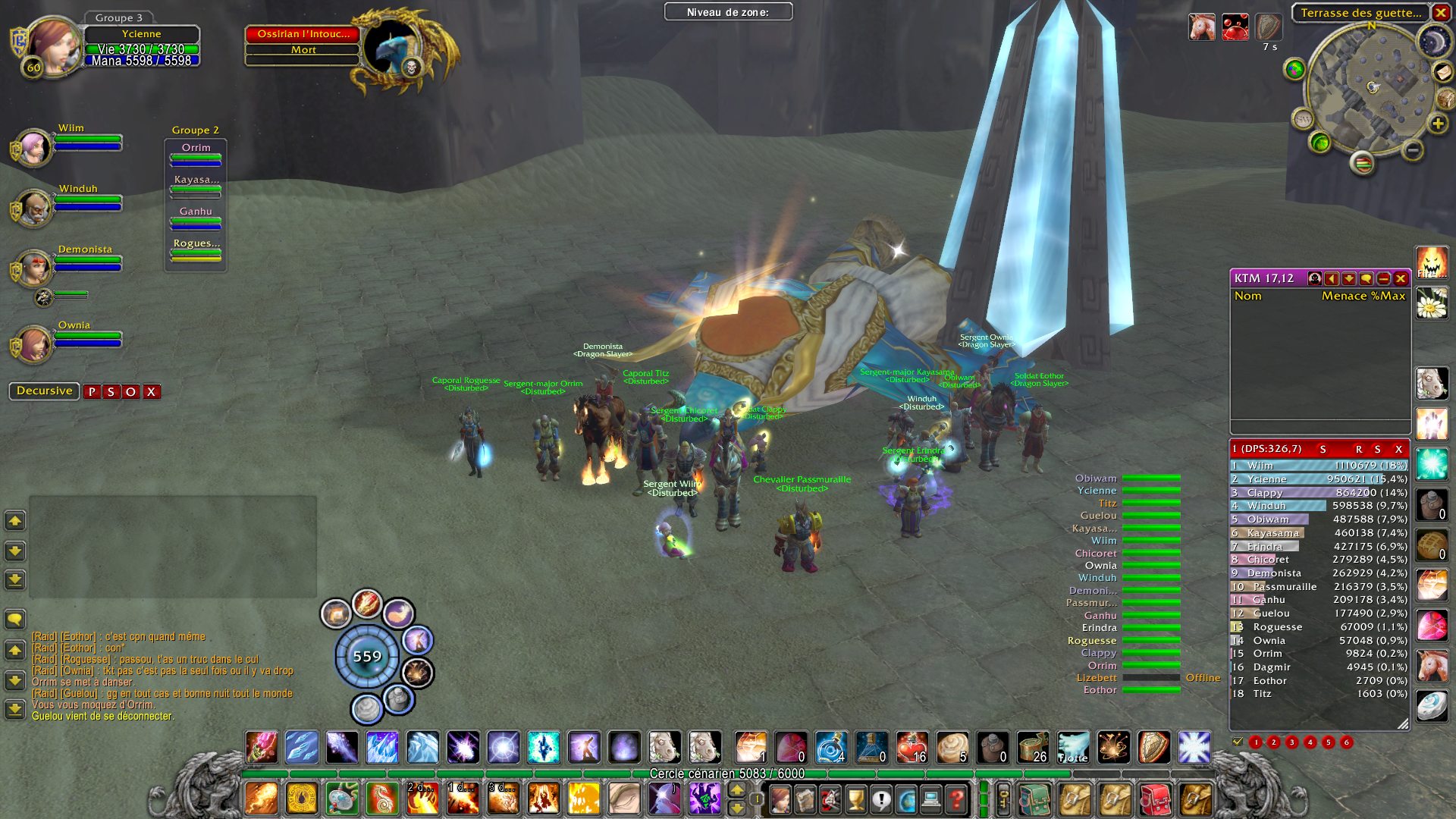Use the heart-shaped healthstone slot showing 16
Viewport: 1456px width, 819px height.
click(912, 747)
